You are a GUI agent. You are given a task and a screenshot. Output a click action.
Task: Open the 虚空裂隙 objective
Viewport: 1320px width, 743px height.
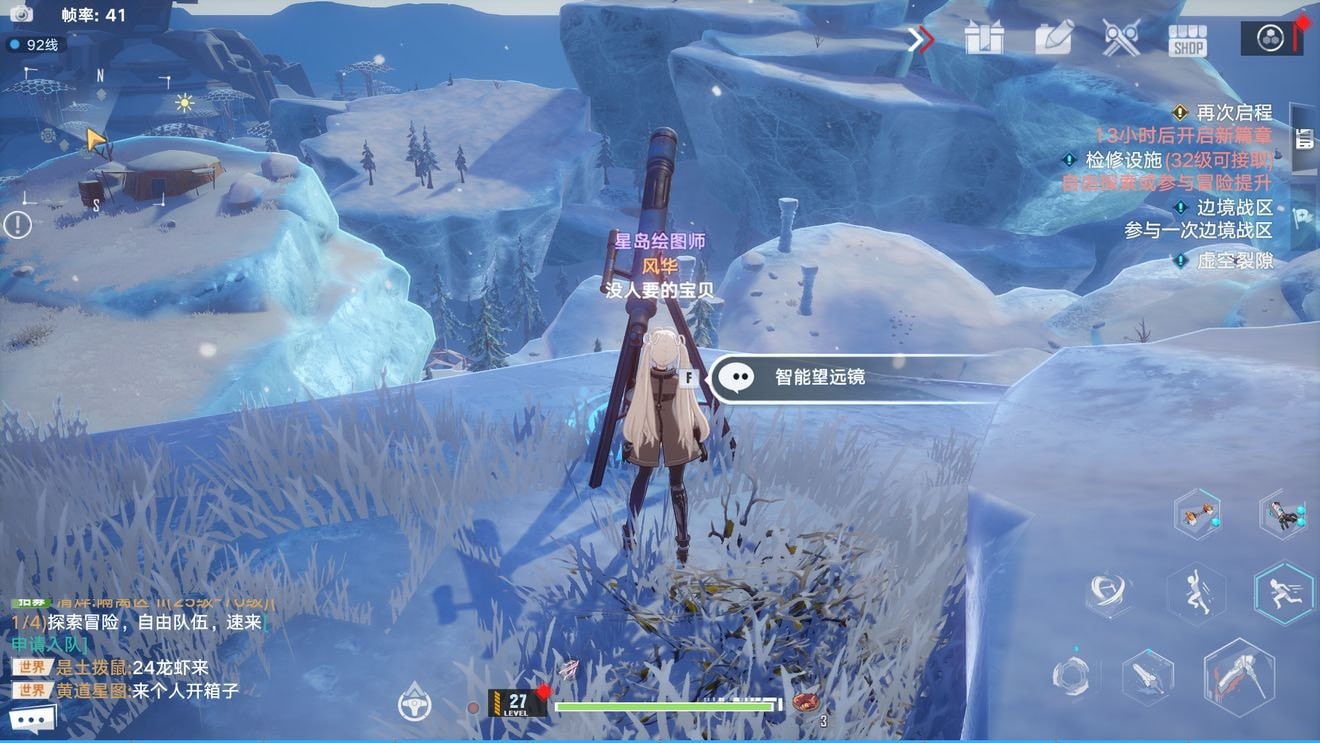pos(1234,261)
